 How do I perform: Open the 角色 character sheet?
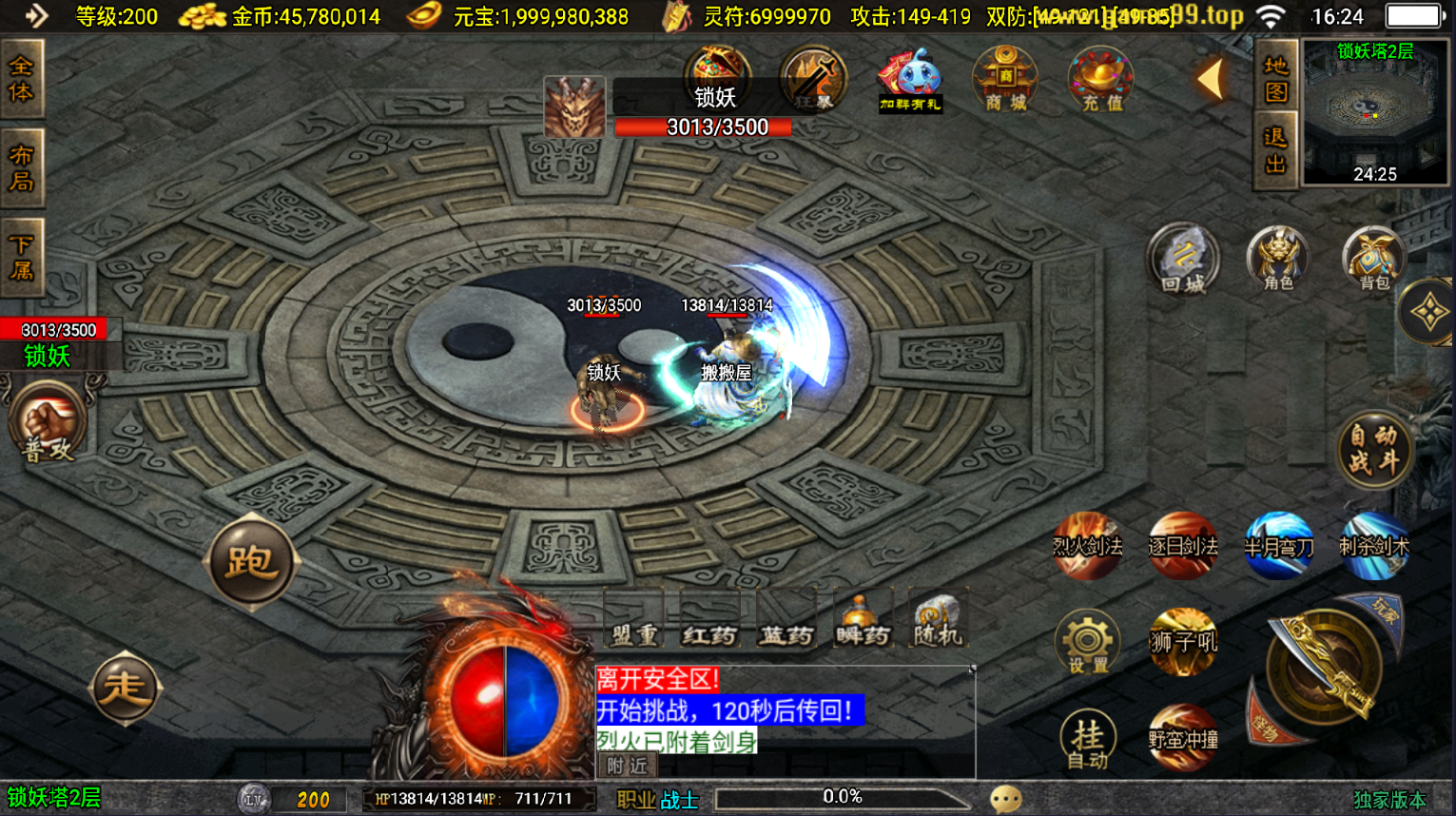(x=1278, y=258)
